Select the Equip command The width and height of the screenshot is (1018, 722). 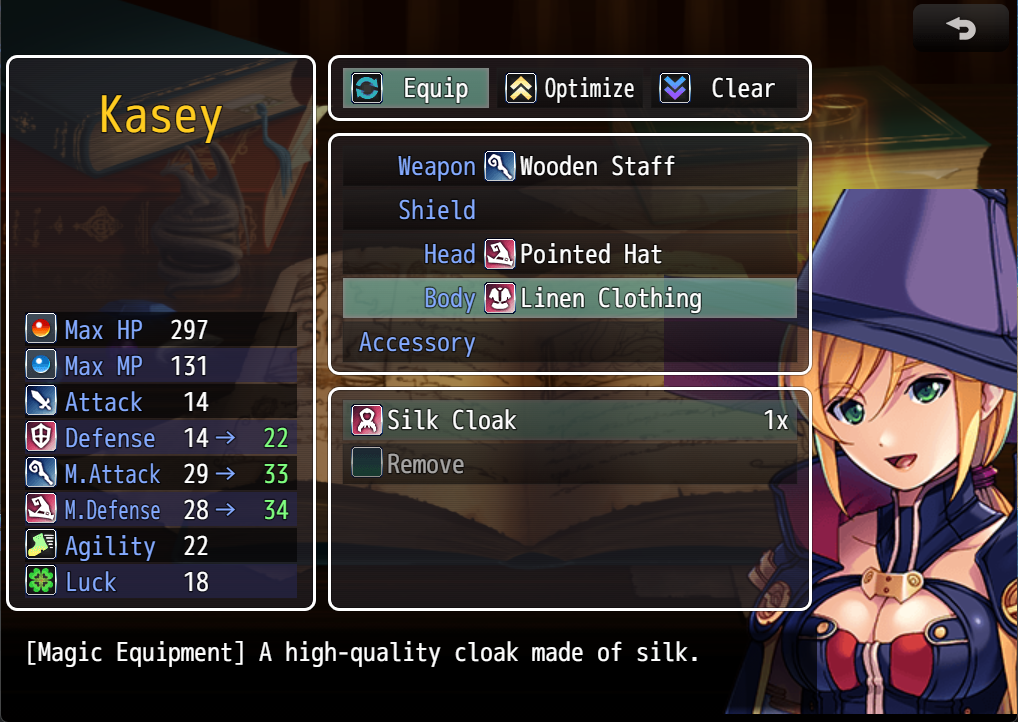(416, 88)
